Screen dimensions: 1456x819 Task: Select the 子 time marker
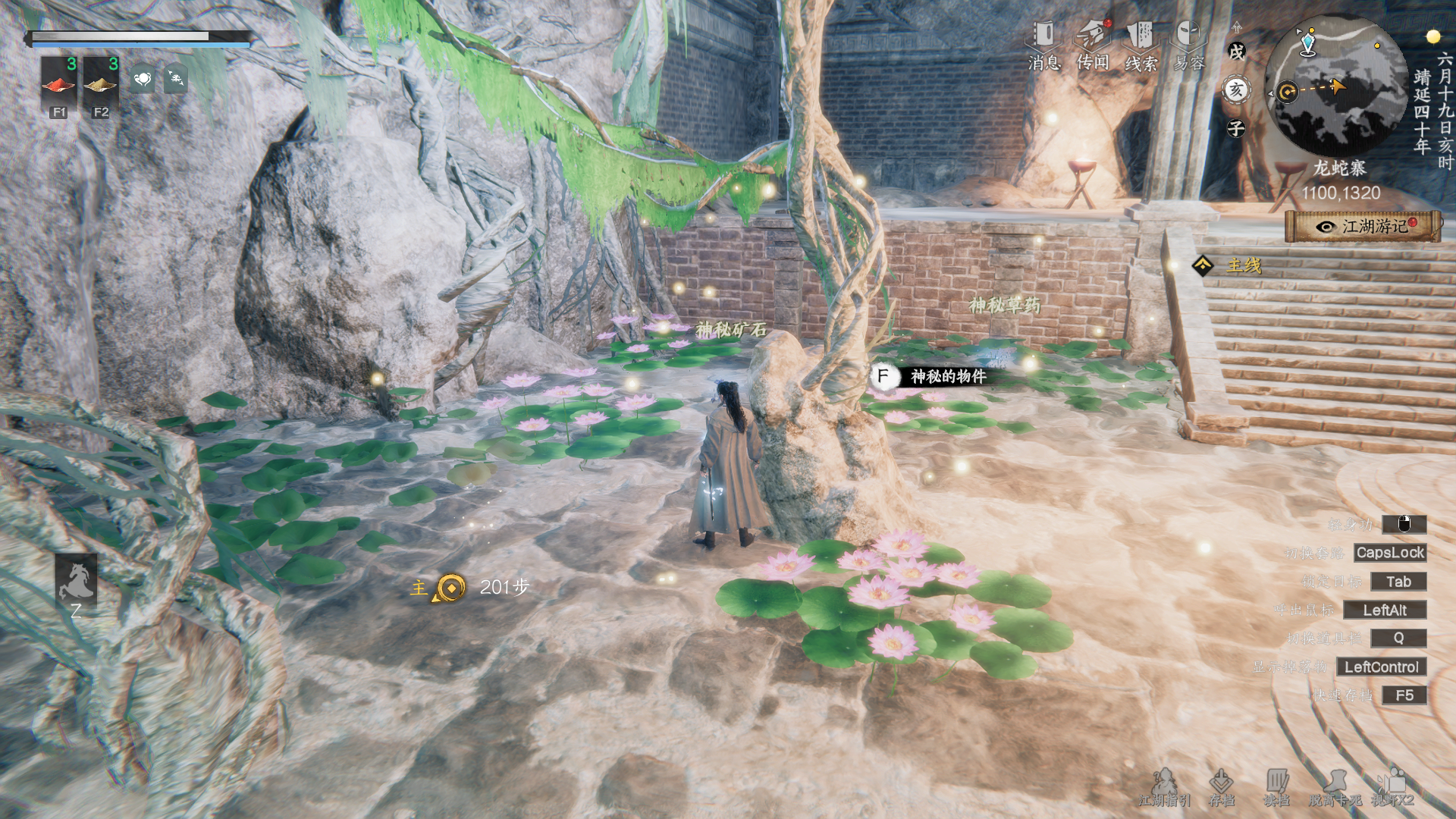tap(1237, 128)
